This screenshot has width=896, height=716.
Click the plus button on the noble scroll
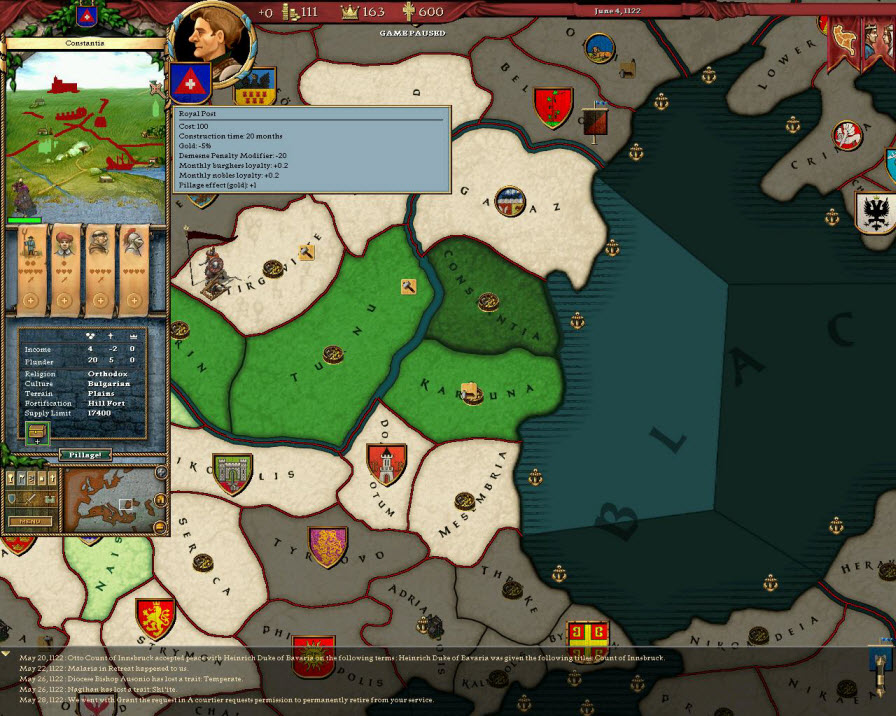(132, 301)
